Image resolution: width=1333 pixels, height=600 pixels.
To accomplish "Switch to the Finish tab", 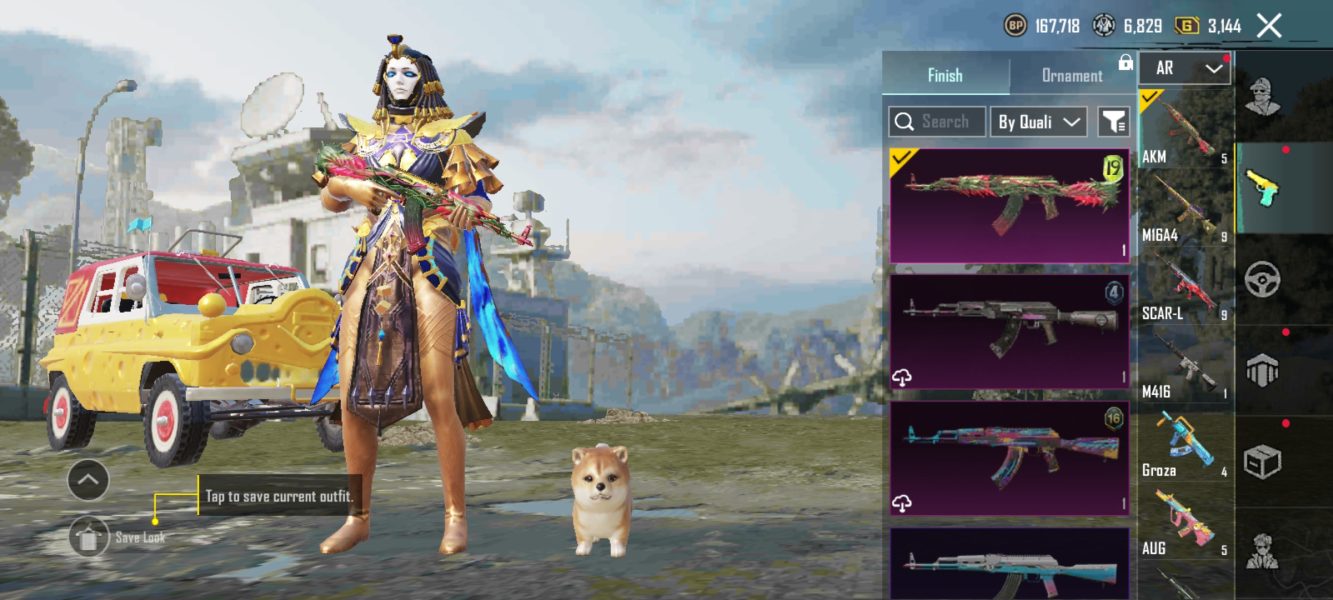I will click(945, 75).
